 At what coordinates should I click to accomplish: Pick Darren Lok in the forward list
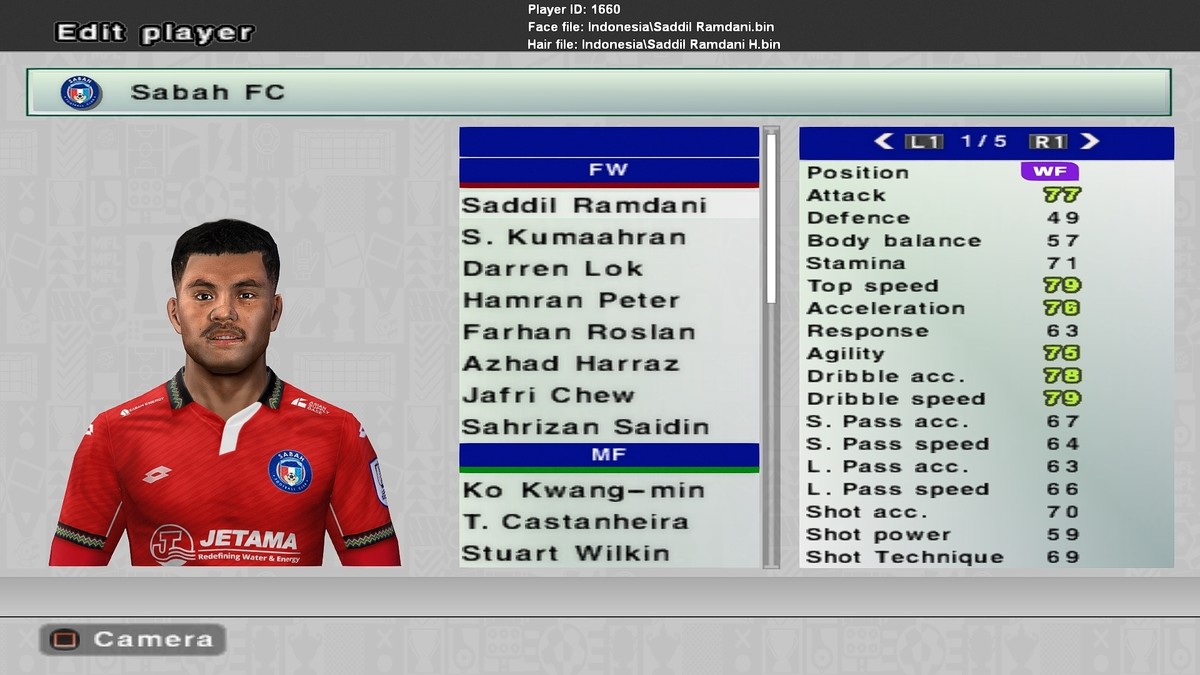553,269
